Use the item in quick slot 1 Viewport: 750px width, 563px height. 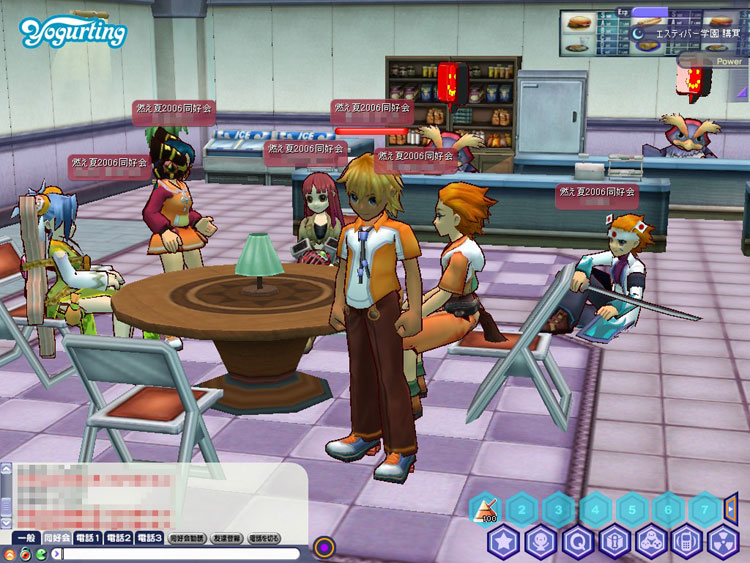[x=484, y=509]
